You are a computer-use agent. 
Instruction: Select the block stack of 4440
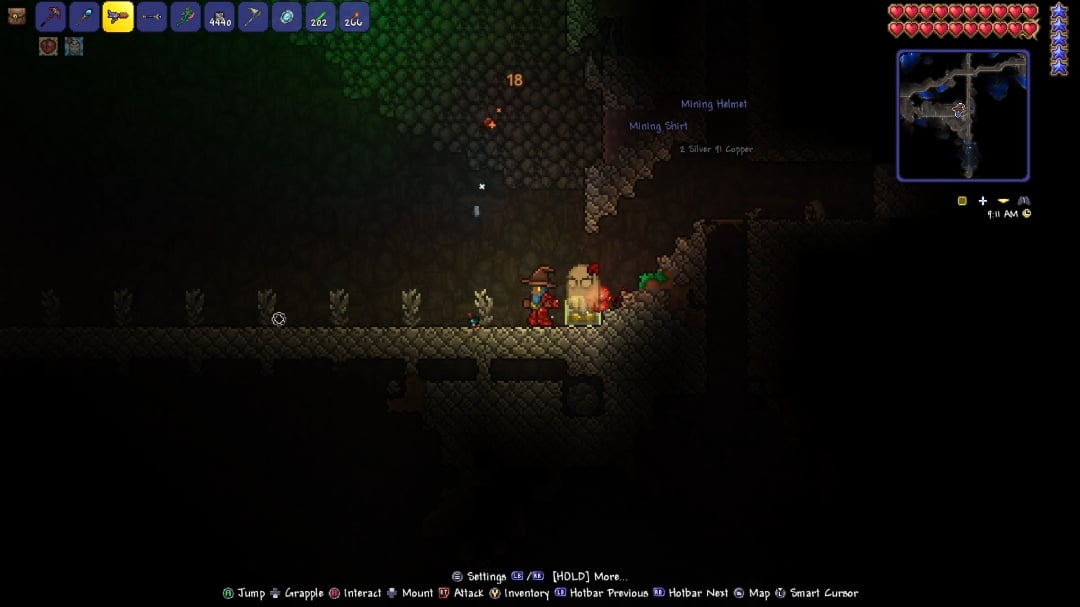(x=219, y=17)
